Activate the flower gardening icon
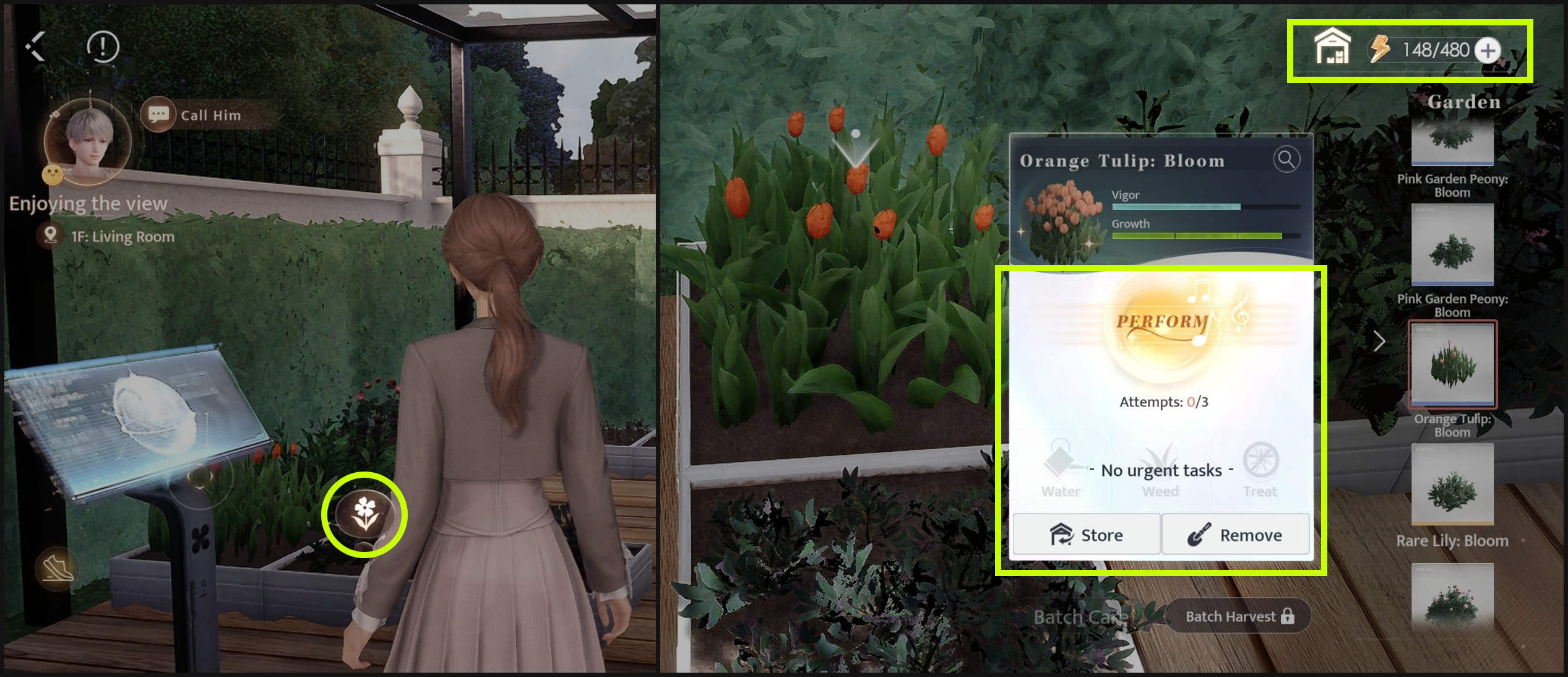This screenshot has height=677, width=1568. click(x=365, y=515)
